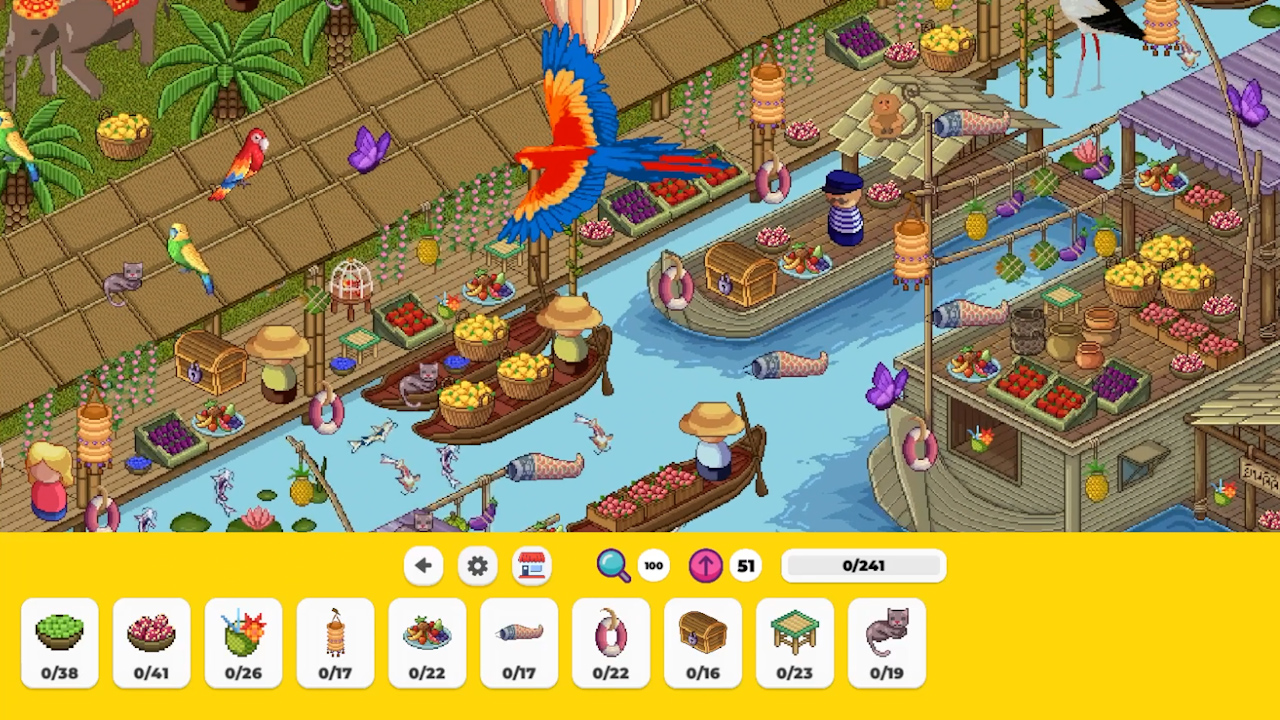
Task: Open the in-game shop
Action: 531,566
